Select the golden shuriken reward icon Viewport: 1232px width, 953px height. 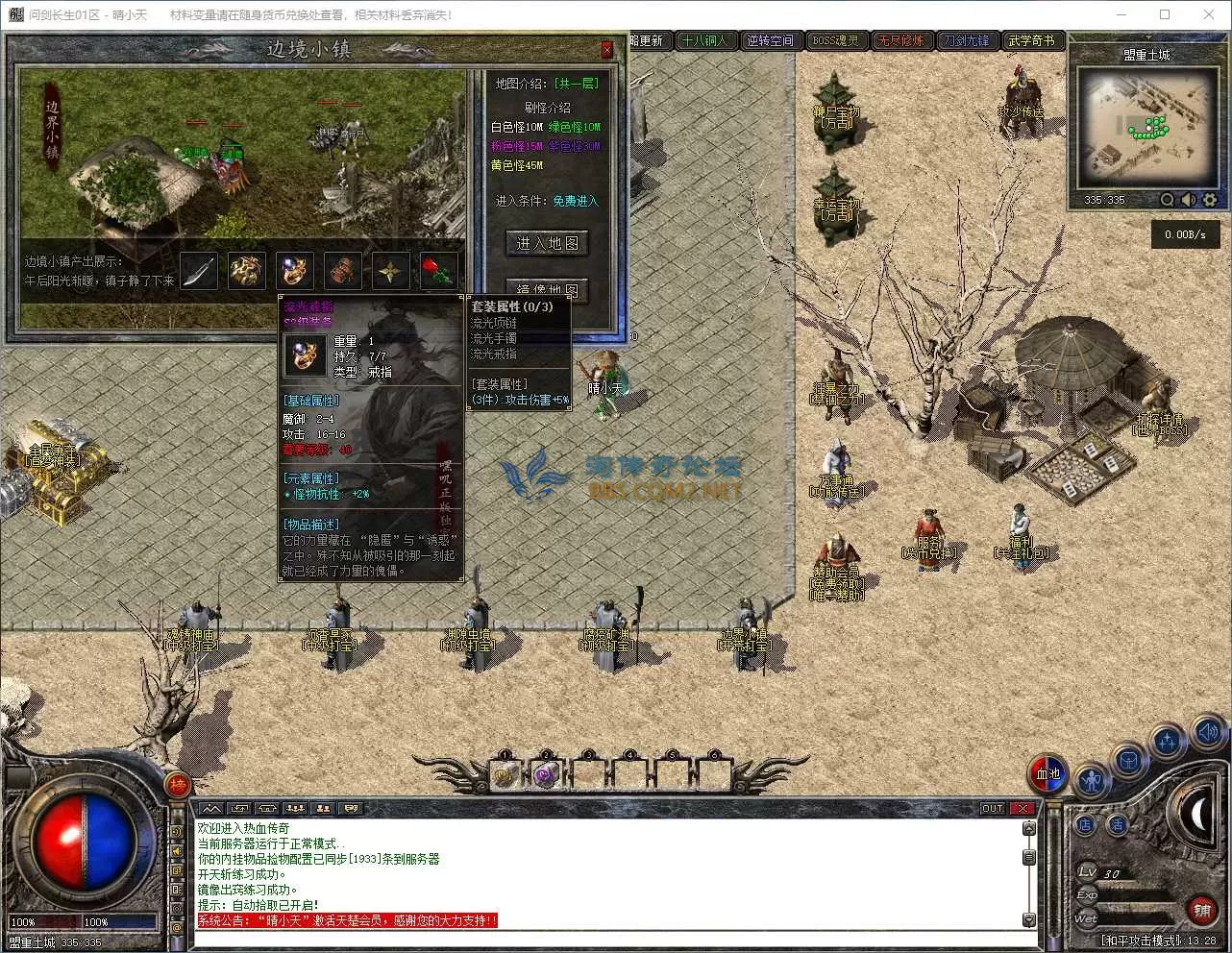[390, 271]
